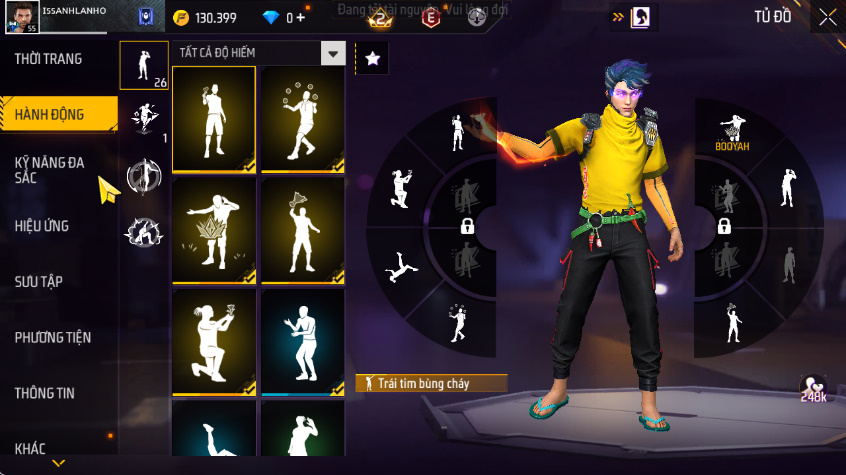Switch to the HIỆU ỨNG section
846x475 pixels.
pyautogui.click(x=42, y=226)
